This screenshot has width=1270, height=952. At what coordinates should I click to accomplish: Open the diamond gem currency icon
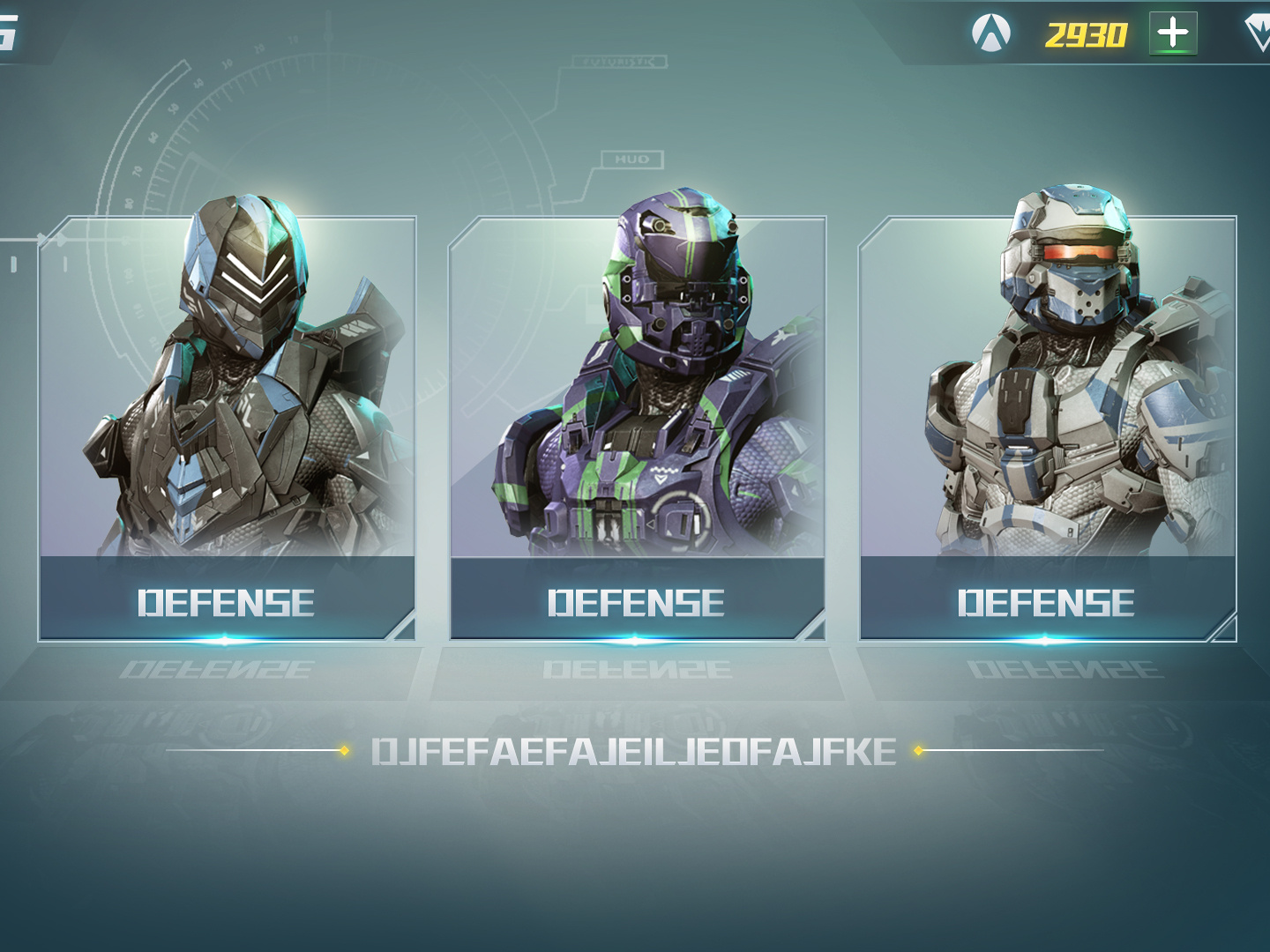1259,33
